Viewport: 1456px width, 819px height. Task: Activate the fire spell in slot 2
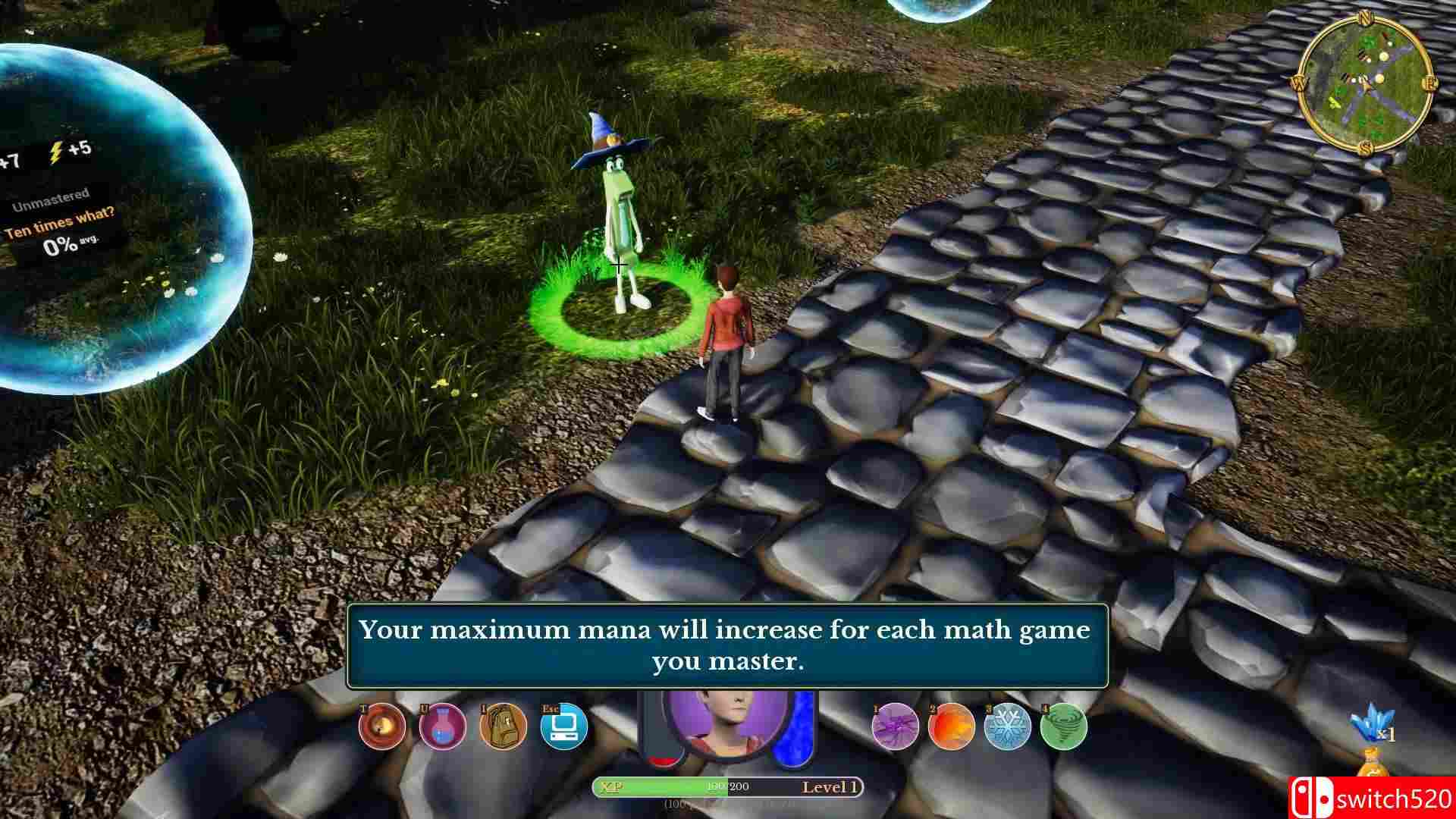953,726
